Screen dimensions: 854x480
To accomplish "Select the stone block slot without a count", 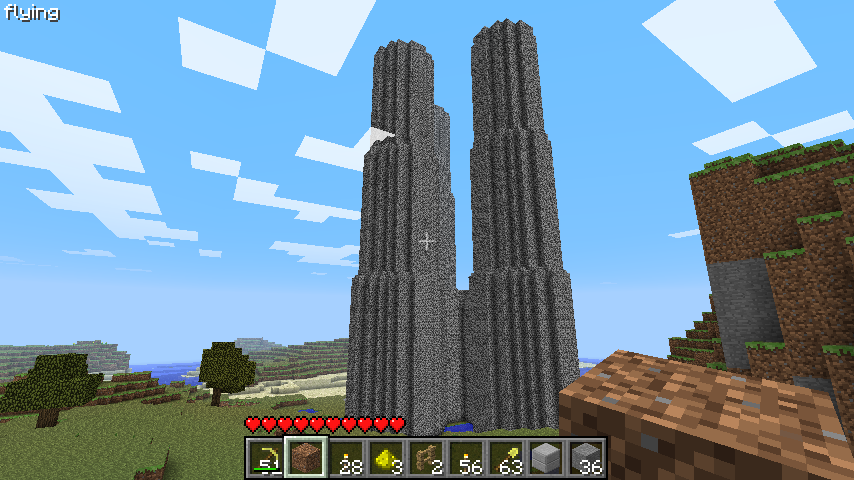I will click(546, 459).
